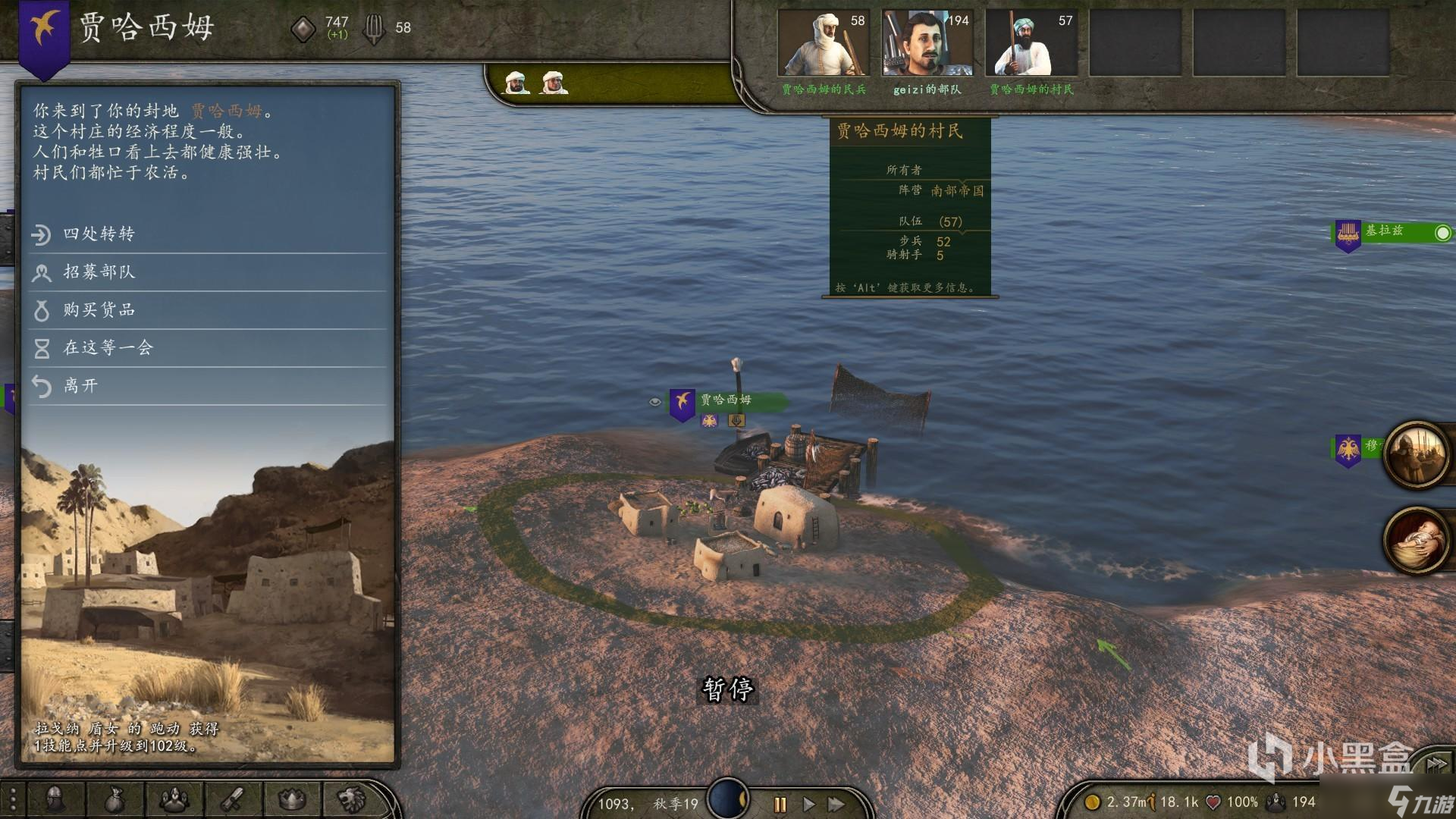Open the three-dot escape menu

pyautogui.click(x=12, y=800)
